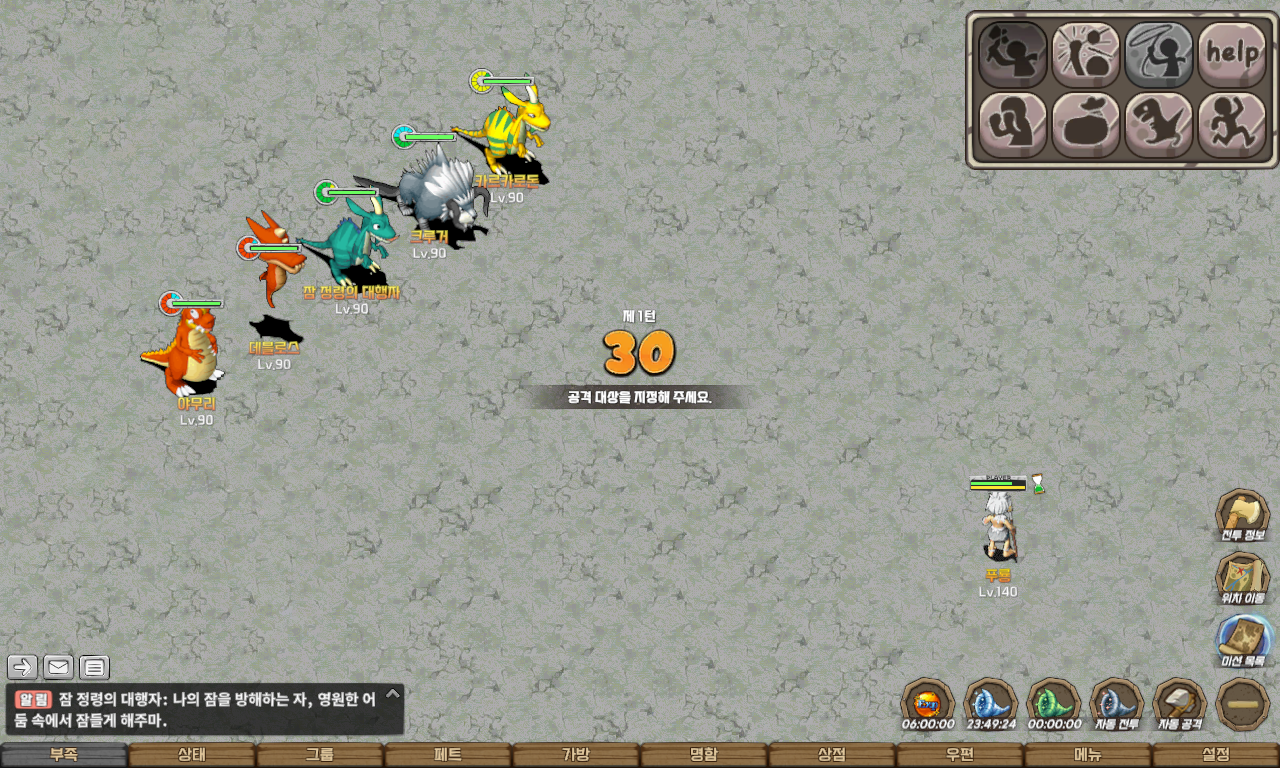Toggle 자동 전투 auto battle
This screenshot has width=1280, height=768.
(1116, 704)
